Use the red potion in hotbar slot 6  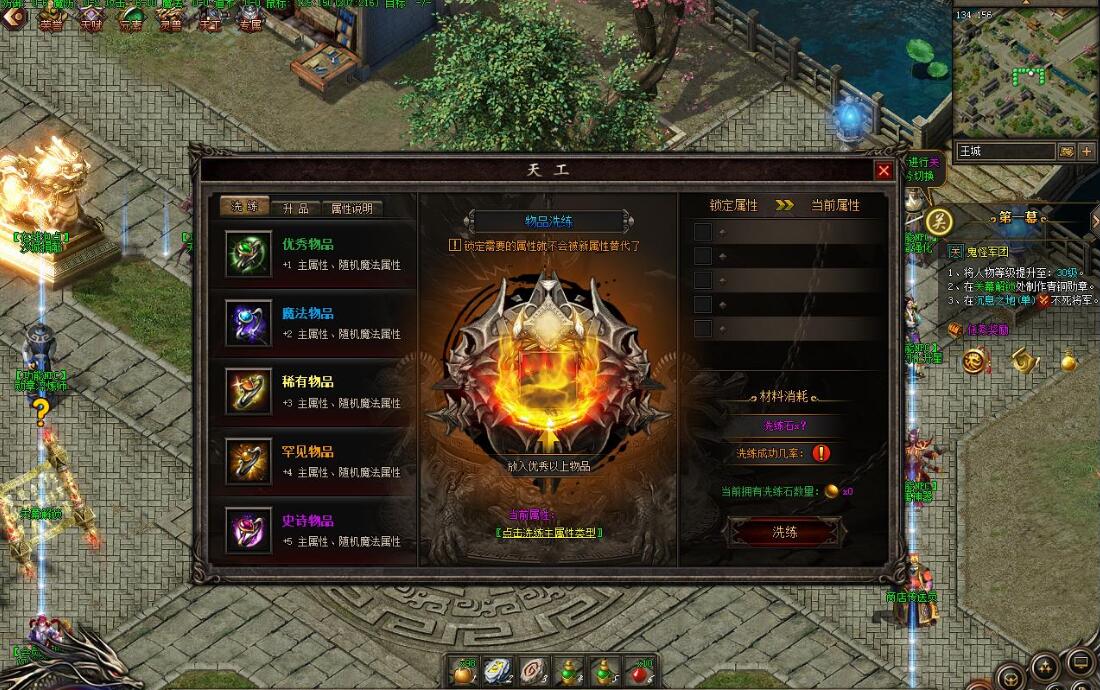tap(640, 670)
